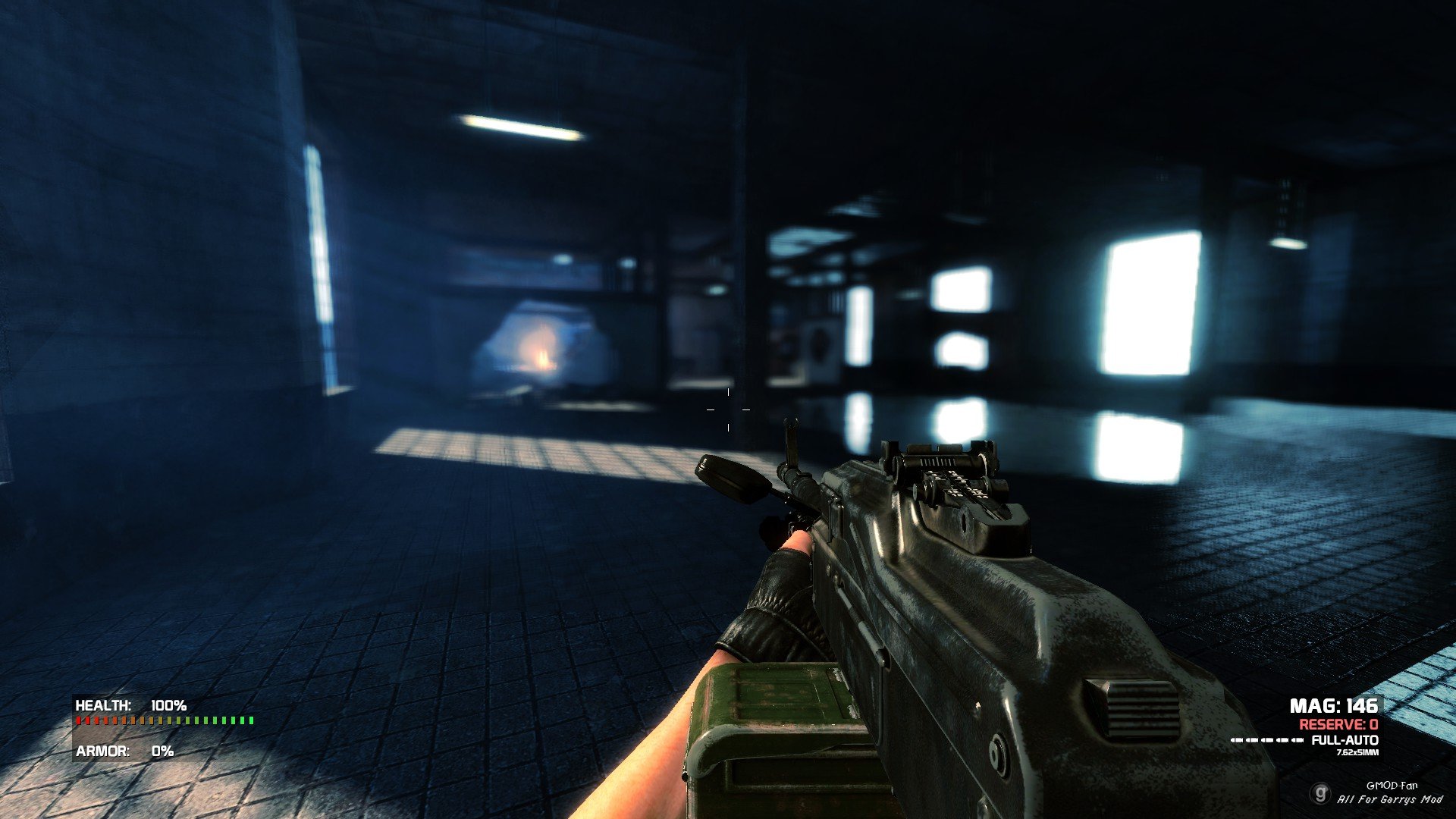Click the middle bullet icon
1456x819 pixels.
coord(1266,740)
